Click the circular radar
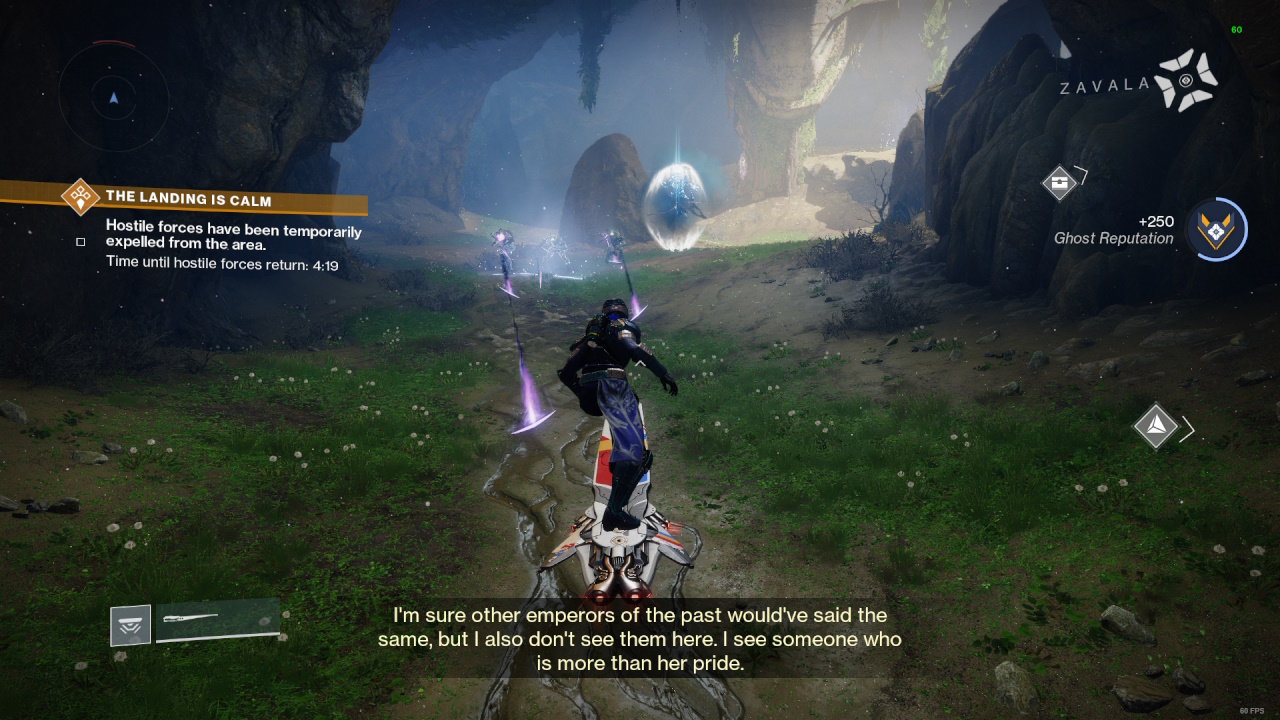Image resolution: width=1280 pixels, height=720 pixels. [x=113, y=97]
